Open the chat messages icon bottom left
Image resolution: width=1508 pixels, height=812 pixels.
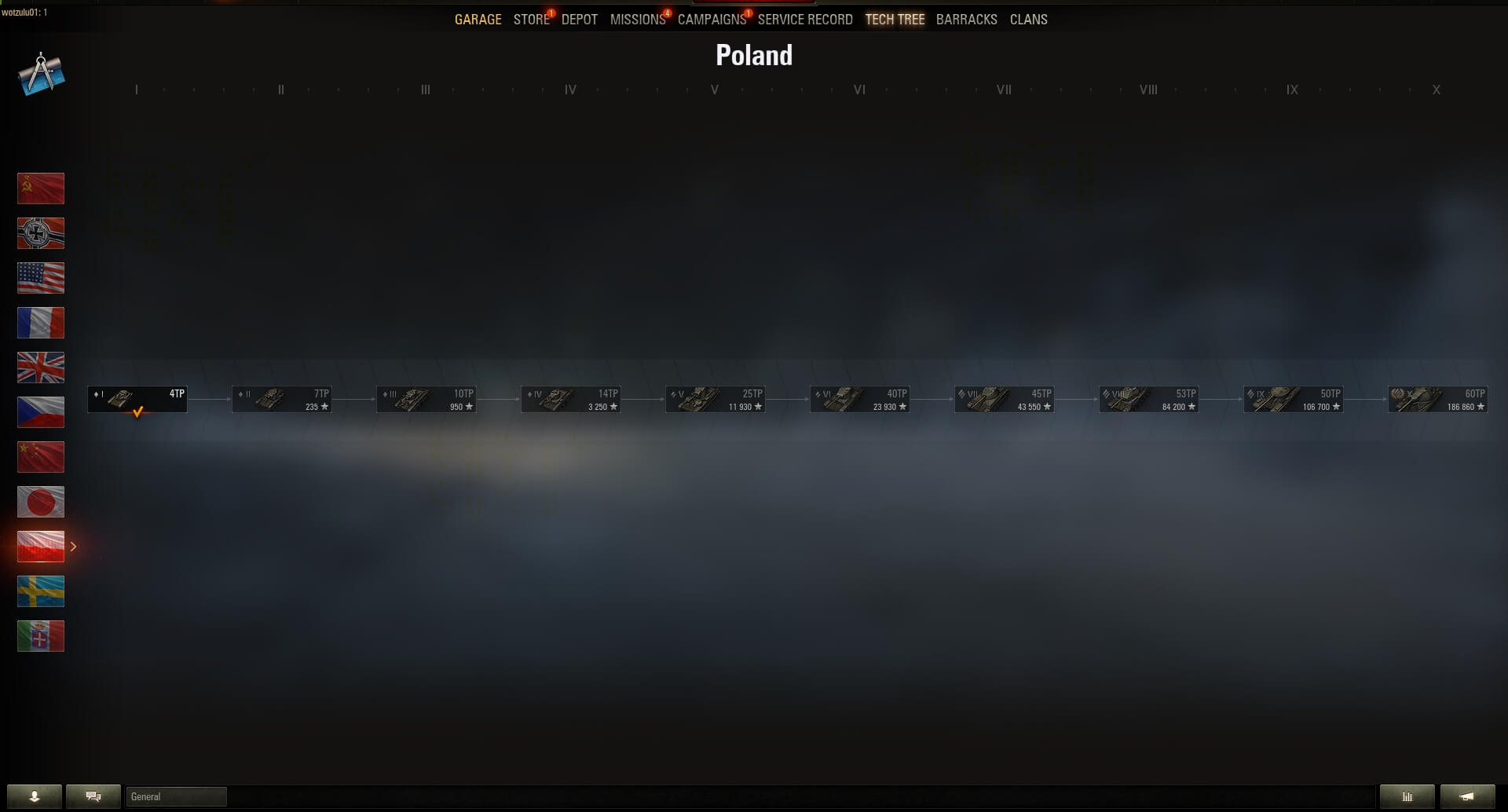(93, 796)
